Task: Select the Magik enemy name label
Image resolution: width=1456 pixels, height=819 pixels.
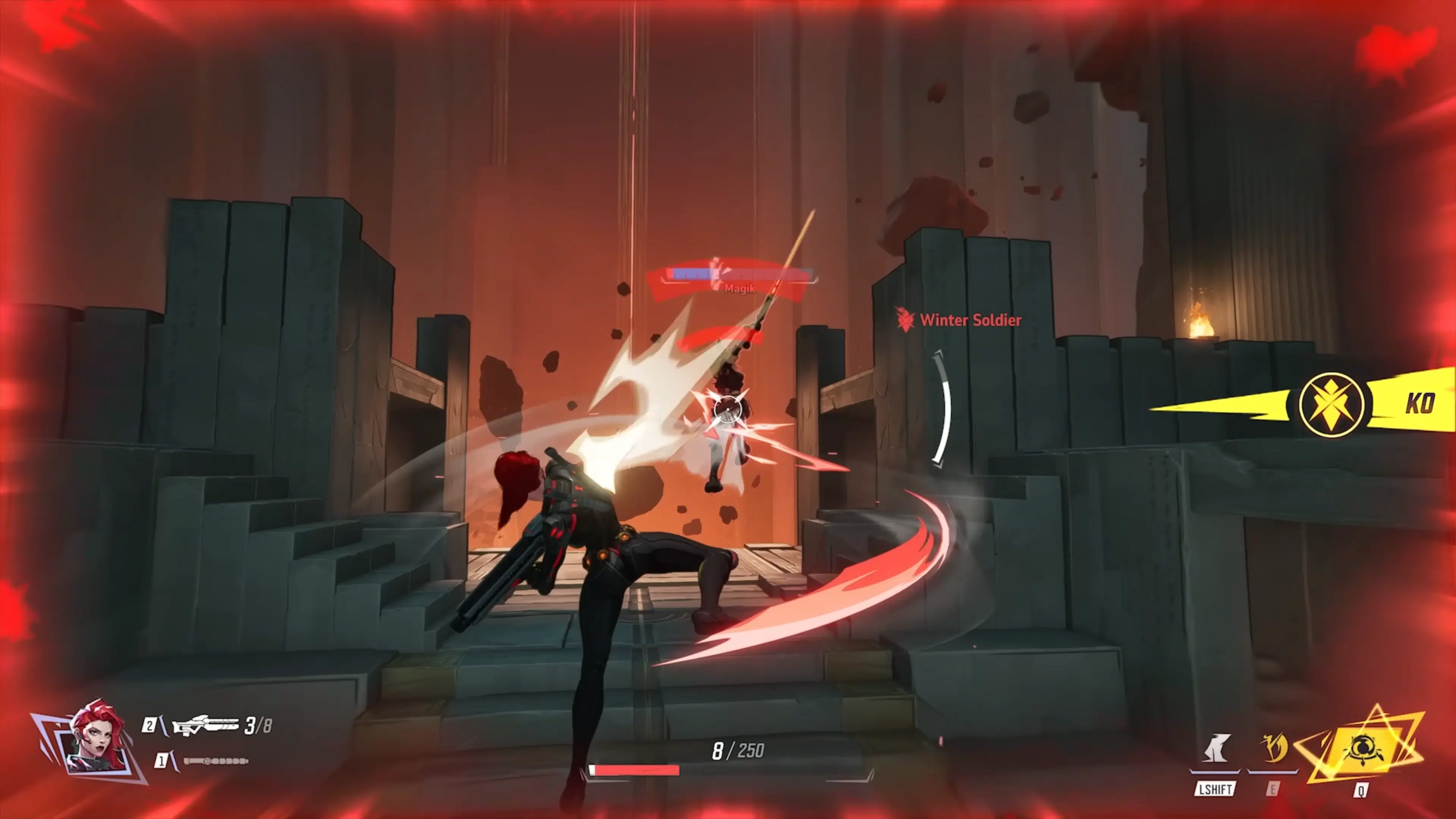Action: [739, 289]
